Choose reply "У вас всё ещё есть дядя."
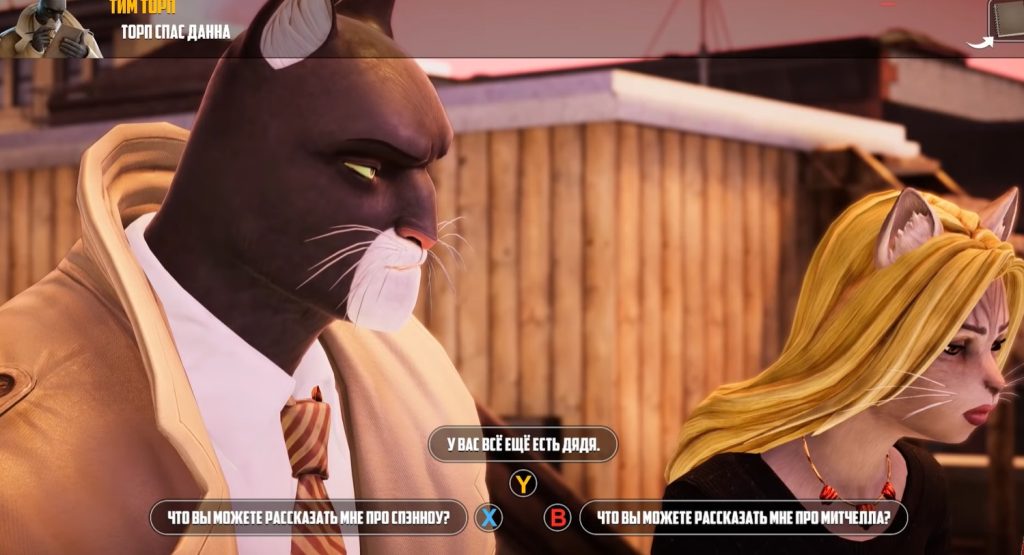 coord(522,445)
